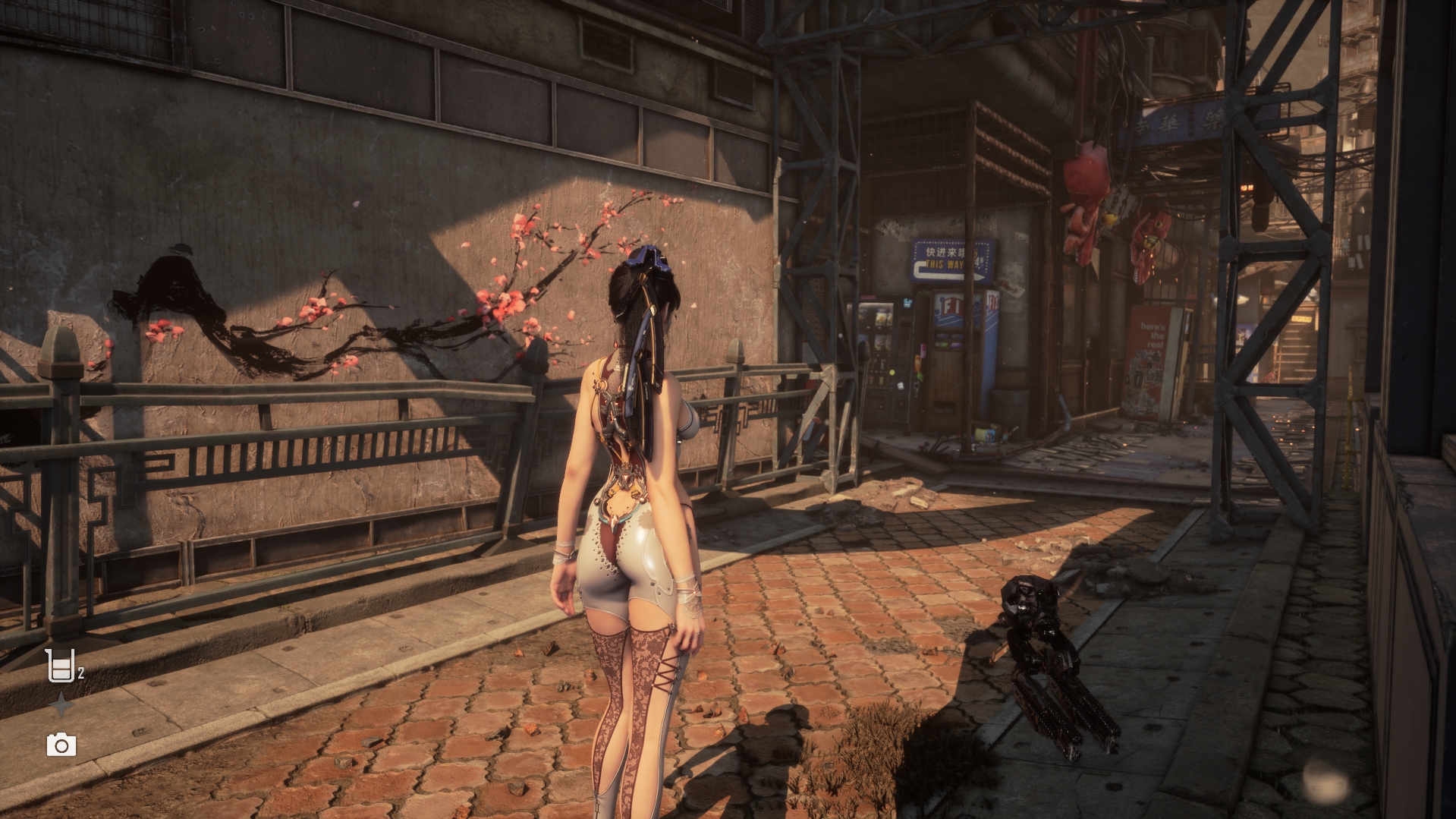Open photo mode via the camera icon
The image size is (1456, 819).
pos(61,745)
